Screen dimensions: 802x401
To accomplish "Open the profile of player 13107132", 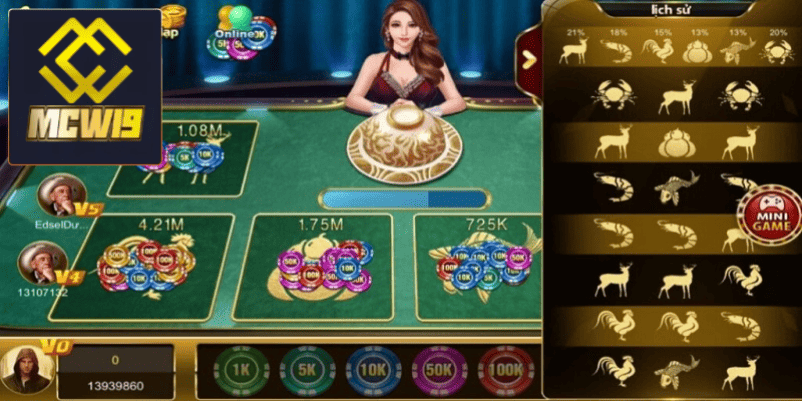I will (x=42, y=264).
